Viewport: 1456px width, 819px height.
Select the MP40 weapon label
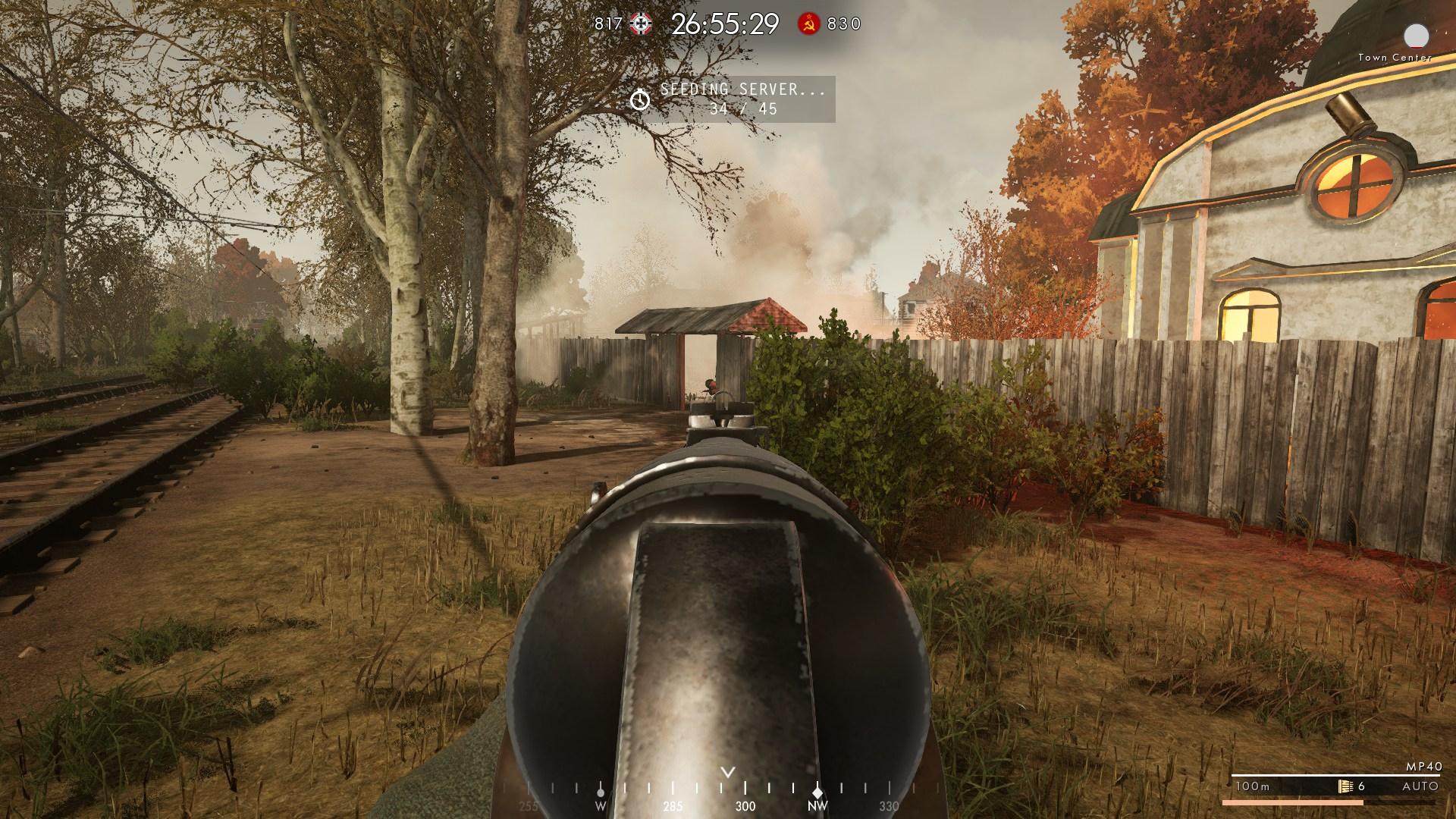tap(1422, 767)
